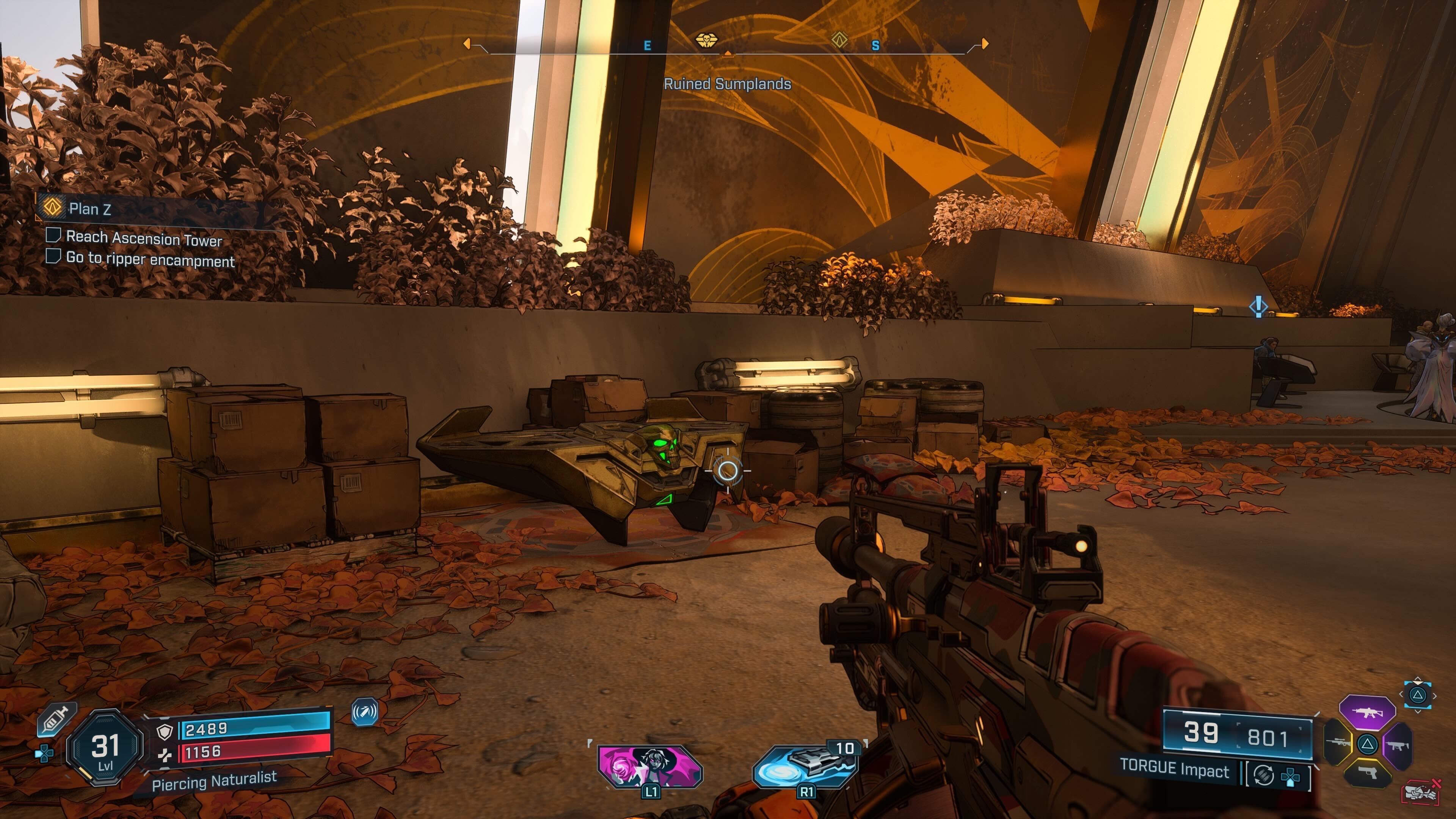Viewport: 1456px width, 819px height.
Task: Activate the pink action skill ability
Action: [x=650, y=766]
